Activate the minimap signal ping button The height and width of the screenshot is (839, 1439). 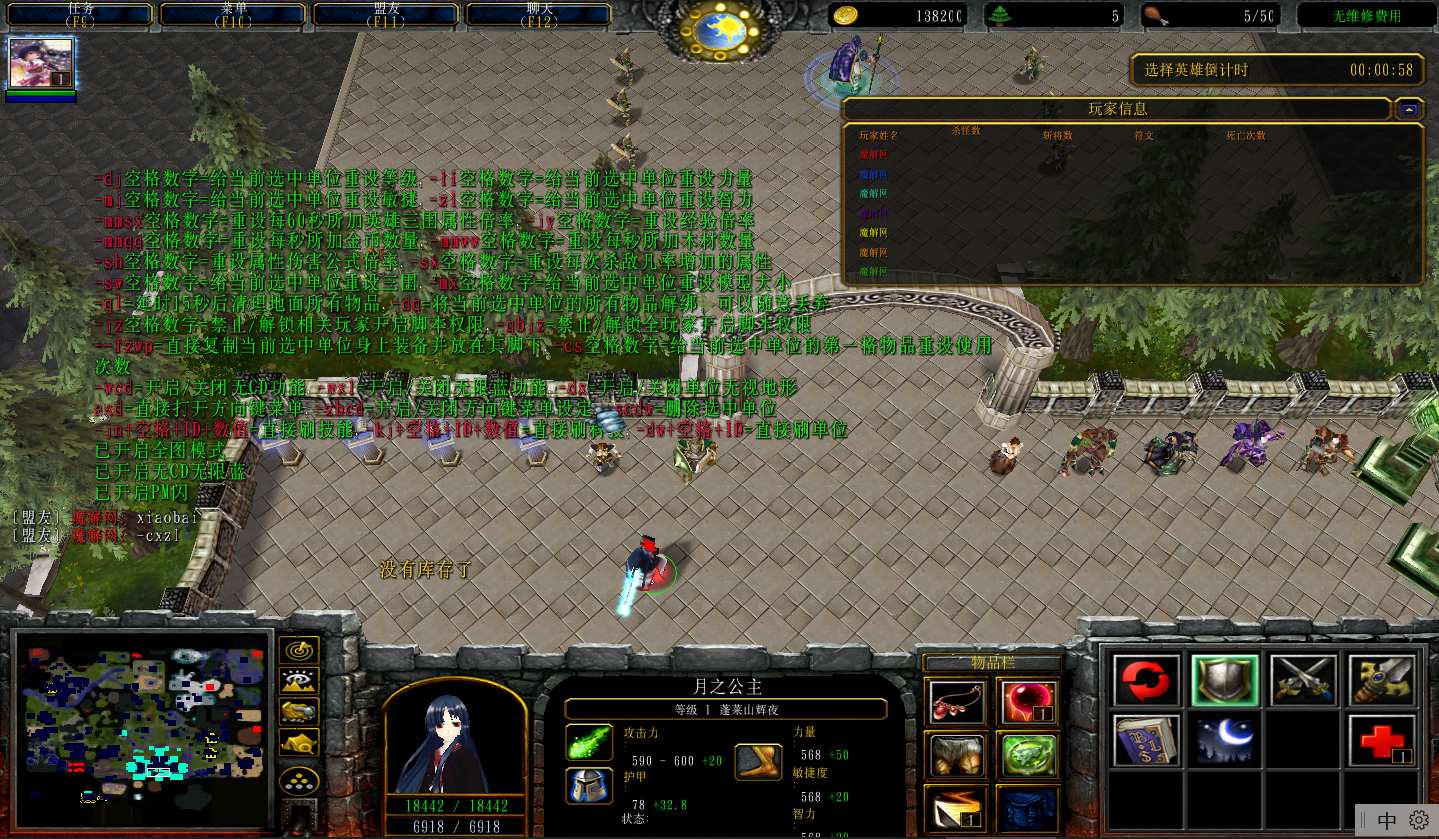tap(299, 650)
